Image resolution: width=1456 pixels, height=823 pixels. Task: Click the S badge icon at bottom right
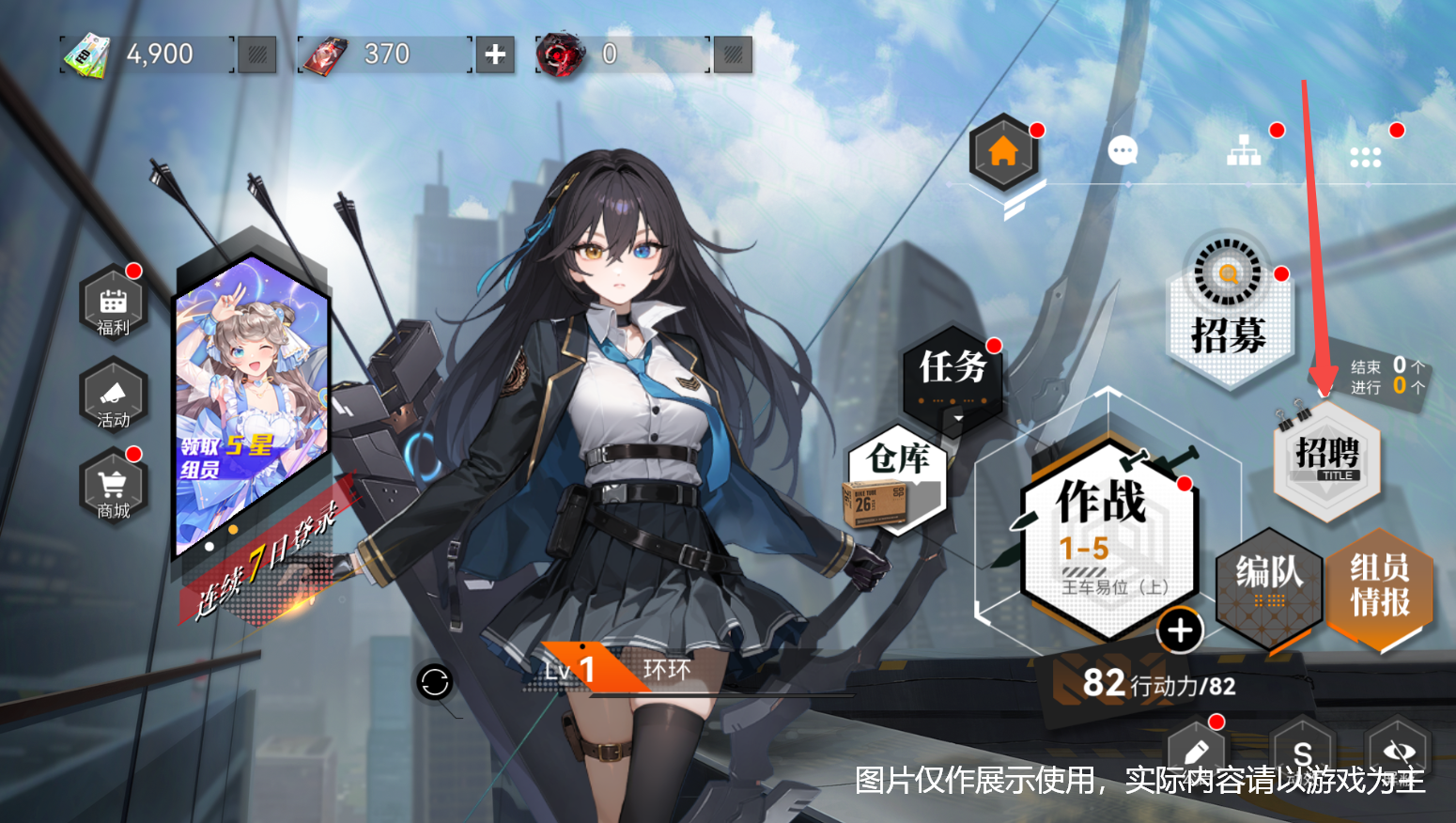click(1302, 752)
